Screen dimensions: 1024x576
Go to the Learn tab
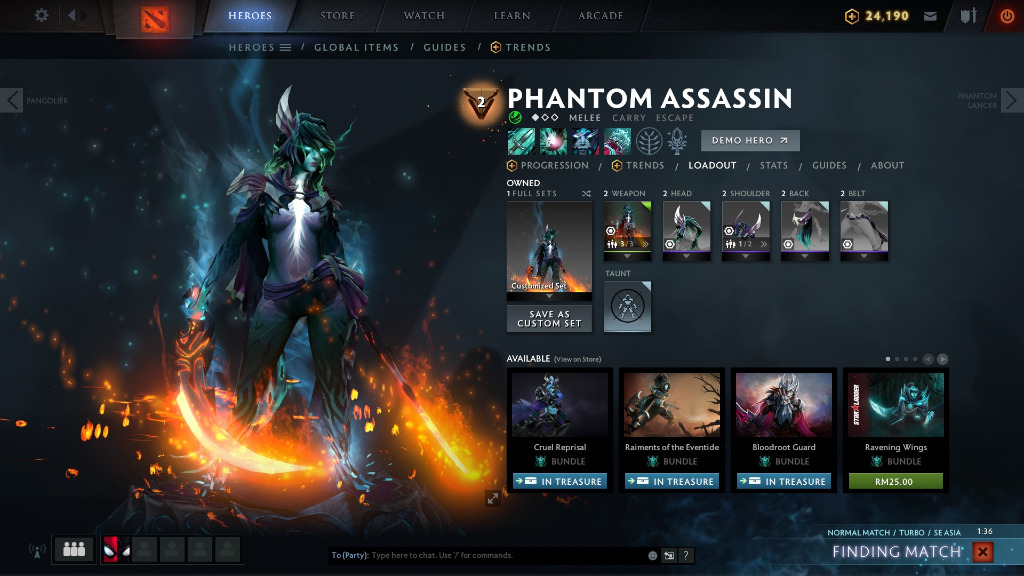pos(512,16)
